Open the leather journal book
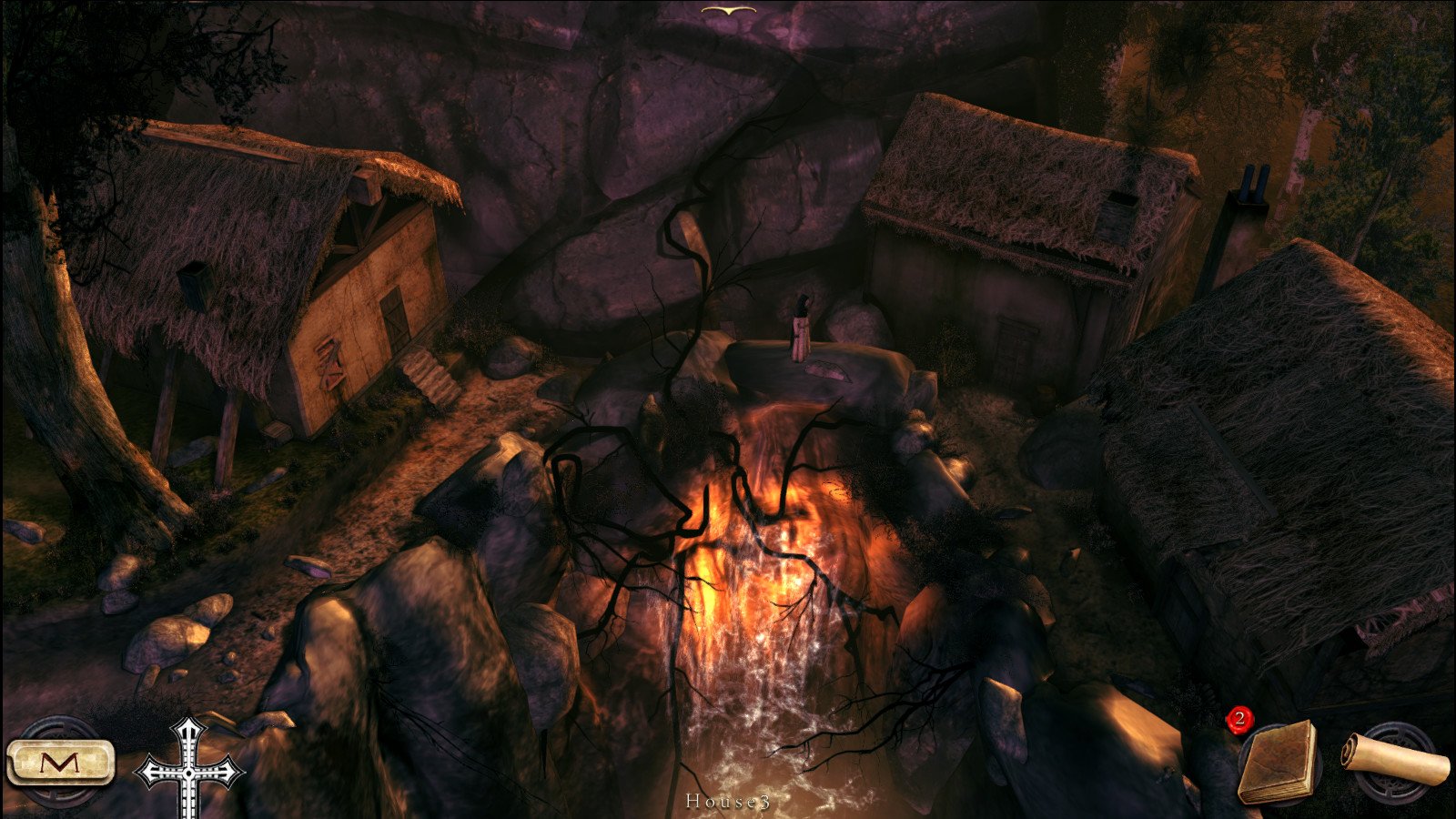This screenshot has width=1456, height=819. (x=1279, y=763)
